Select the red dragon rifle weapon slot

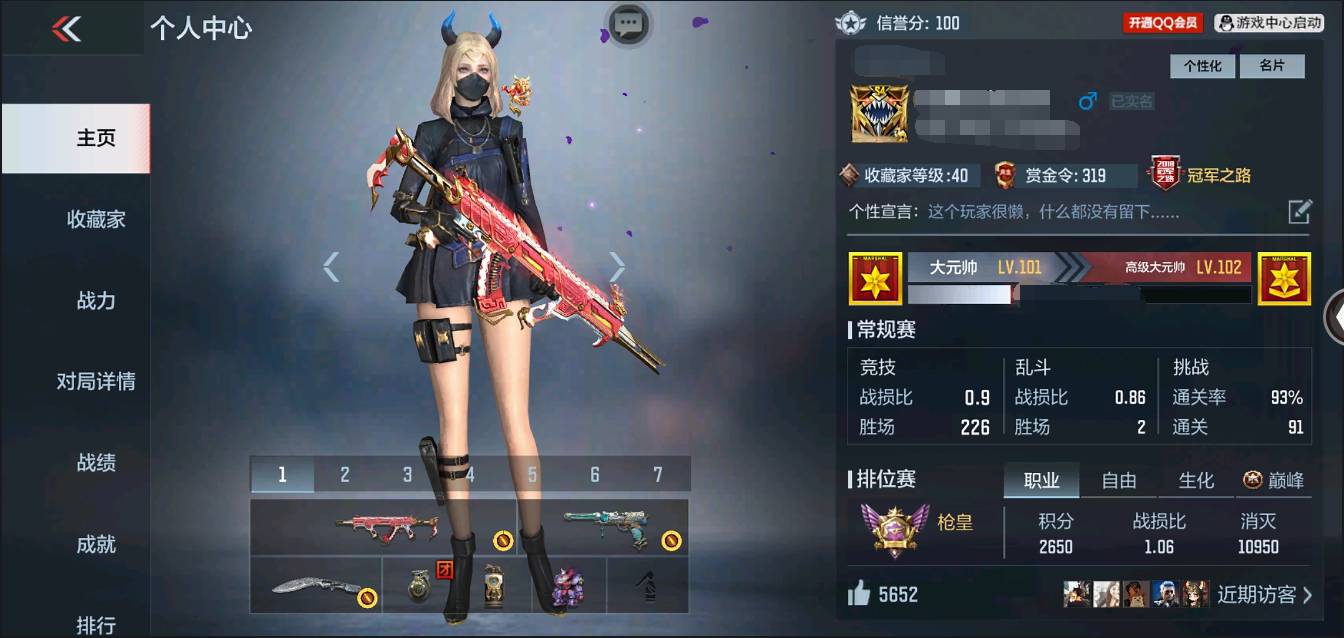384,527
